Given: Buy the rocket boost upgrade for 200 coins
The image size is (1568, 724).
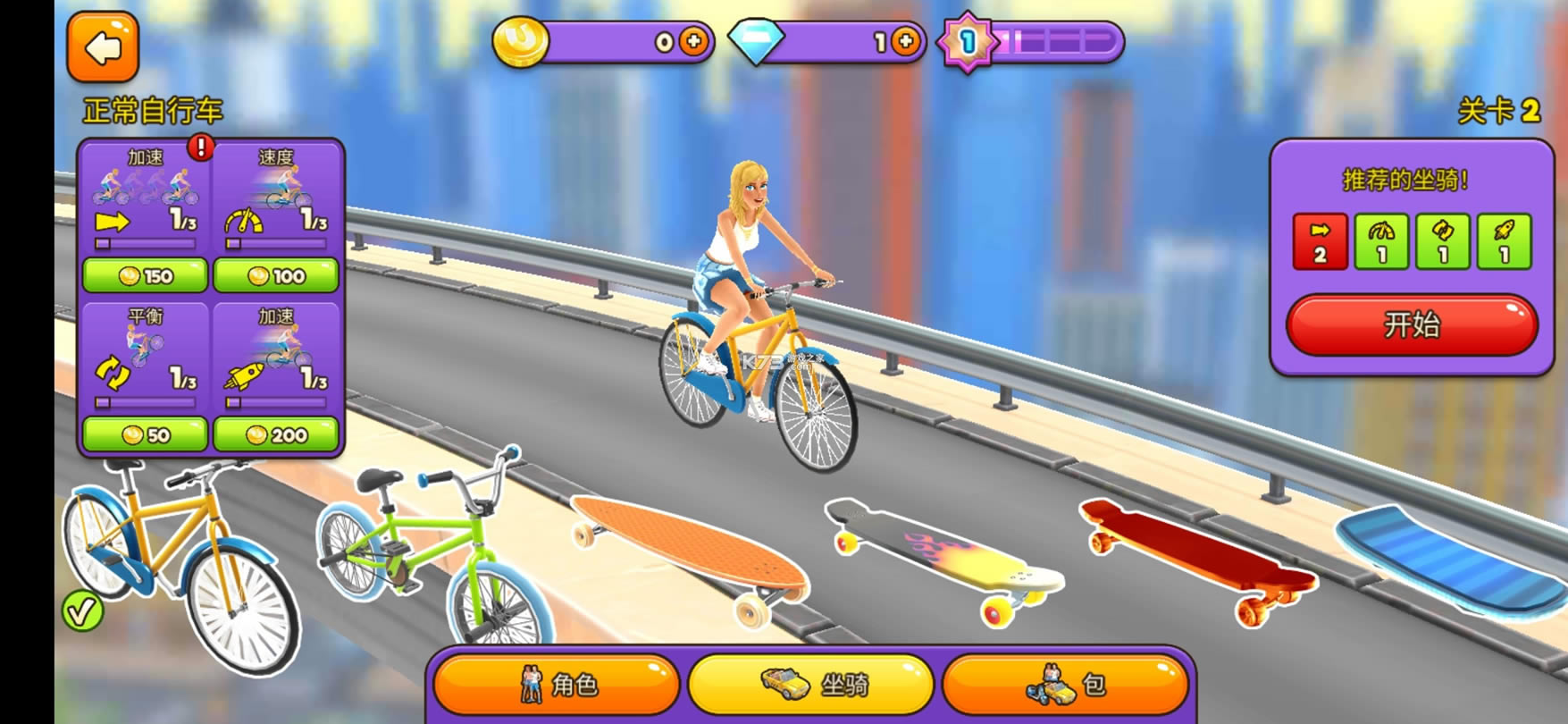Looking at the screenshot, I should tap(275, 434).
